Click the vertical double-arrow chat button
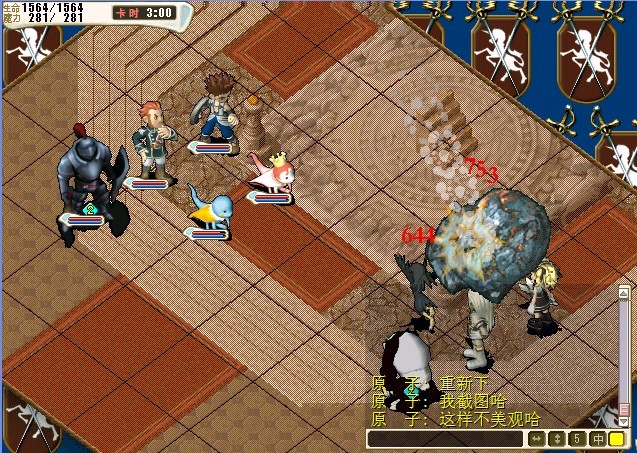The width and height of the screenshot is (637, 453). [x=557, y=439]
